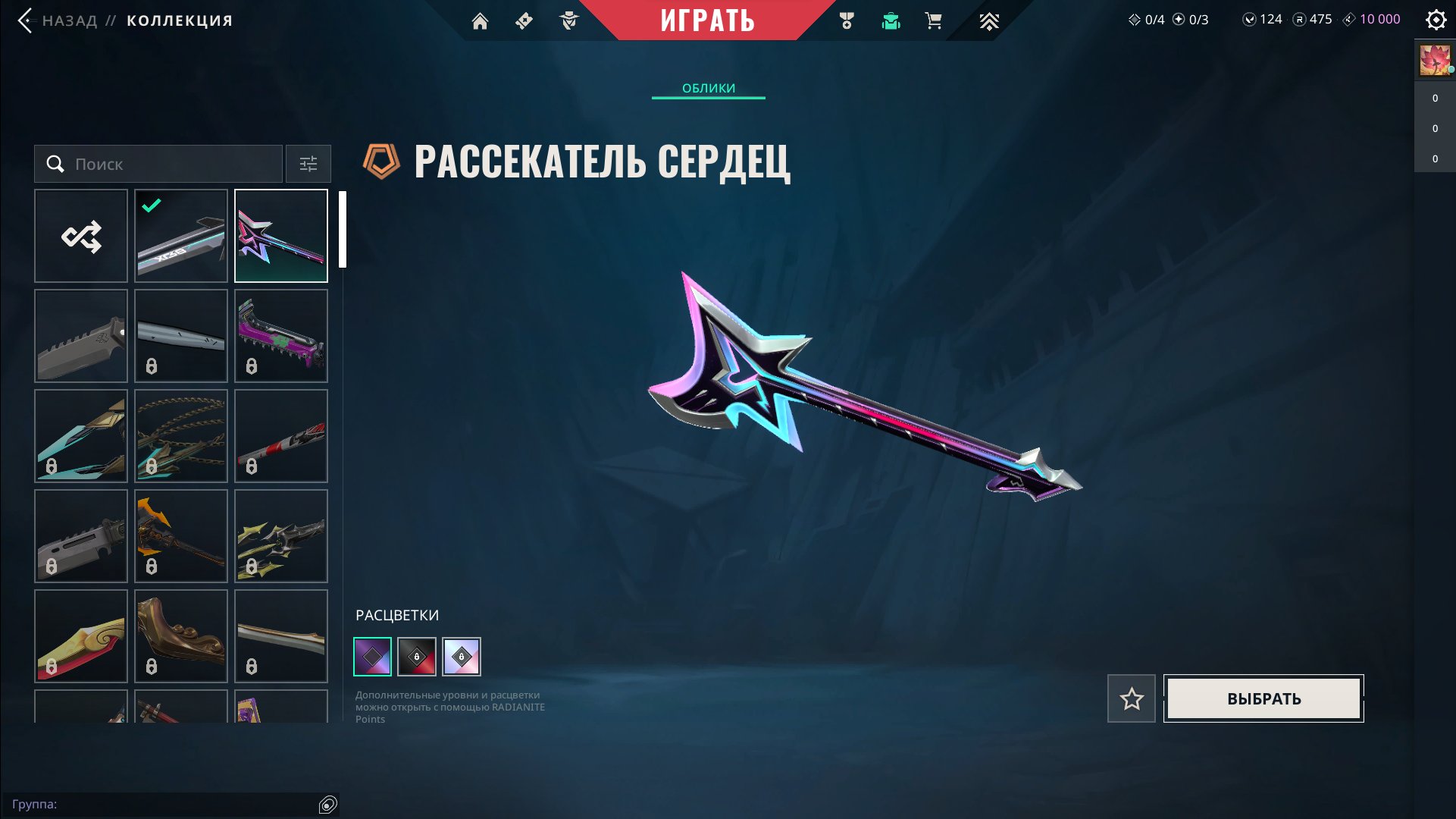Click the ВЫБРАТЬ button

pyautogui.click(x=1262, y=698)
